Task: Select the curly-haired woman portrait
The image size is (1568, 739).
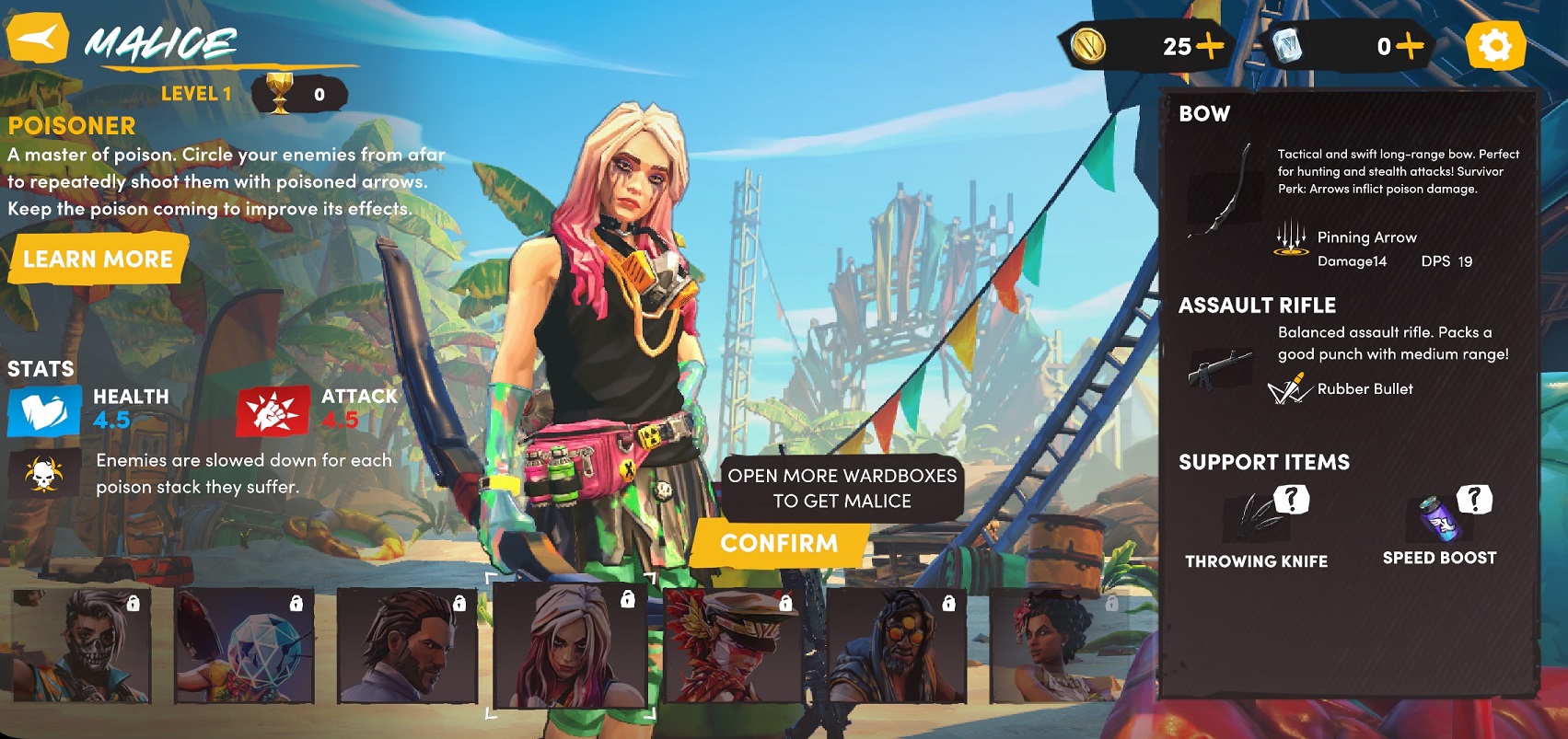Action: coord(1059,646)
